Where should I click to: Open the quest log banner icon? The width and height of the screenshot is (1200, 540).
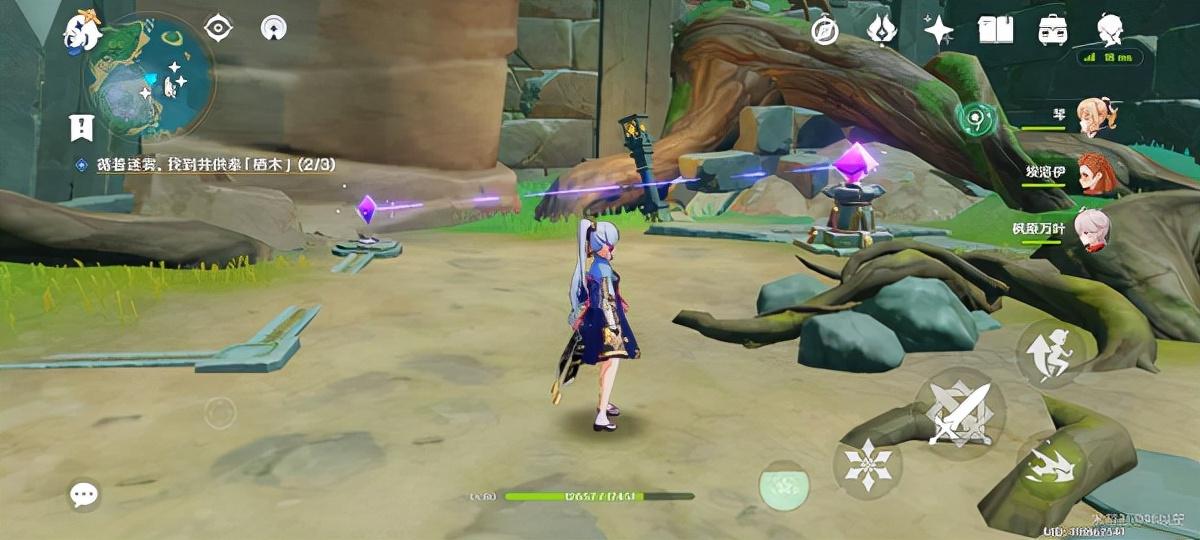coord(81,127)
